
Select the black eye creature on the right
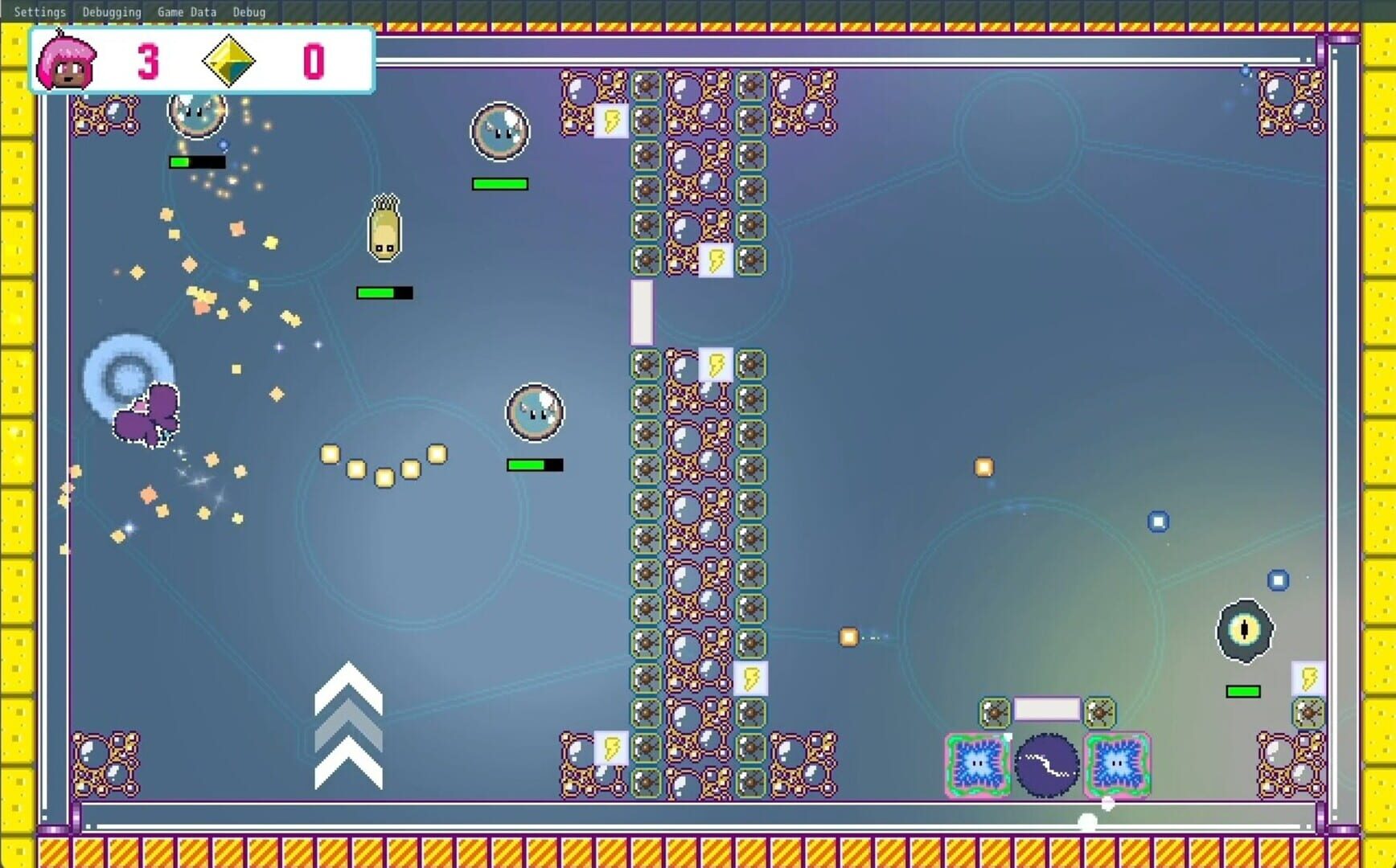1245,632
